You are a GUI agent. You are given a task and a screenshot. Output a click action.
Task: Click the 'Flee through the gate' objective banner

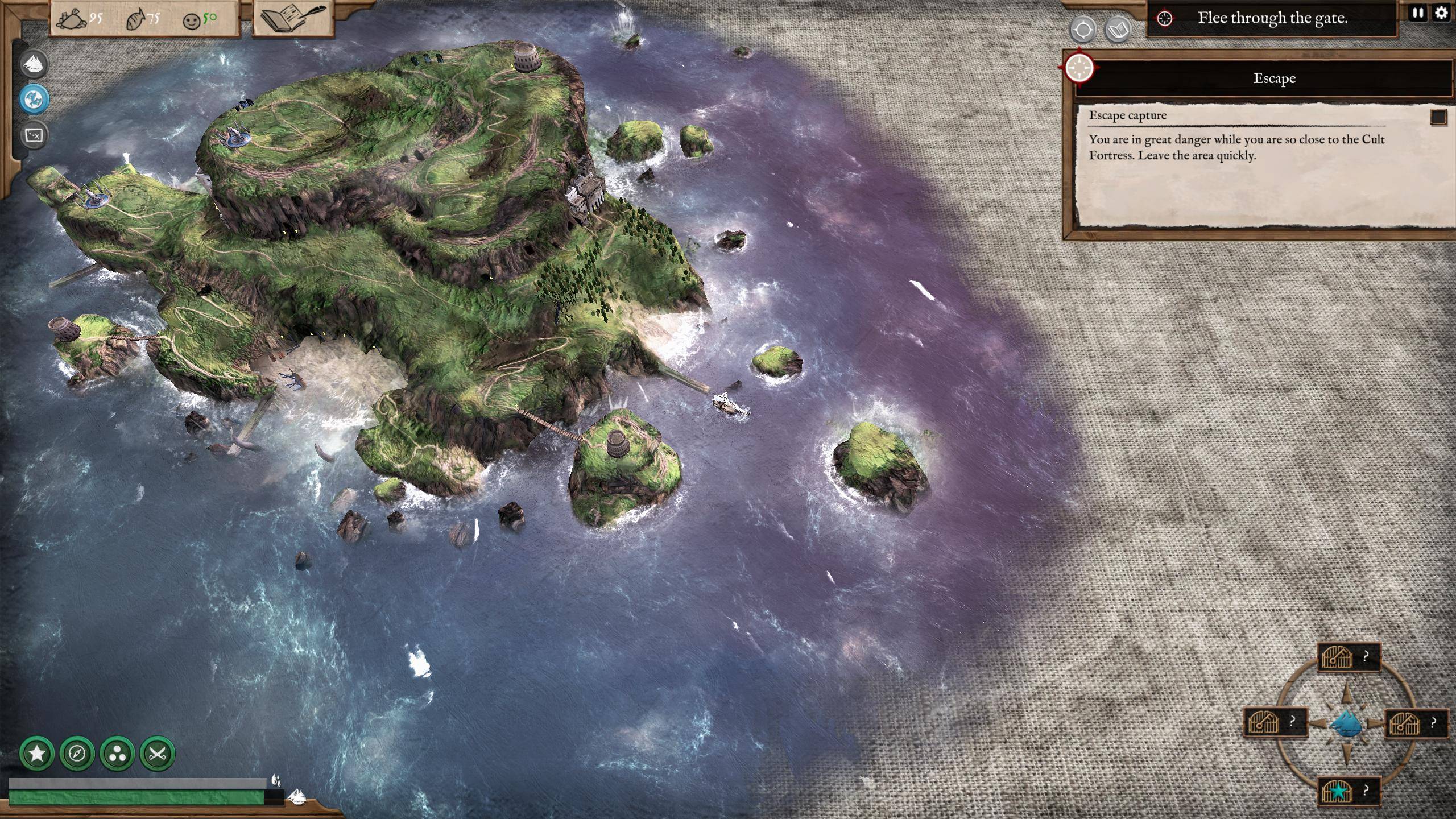pyautogui.click(x=1272, y=18)
